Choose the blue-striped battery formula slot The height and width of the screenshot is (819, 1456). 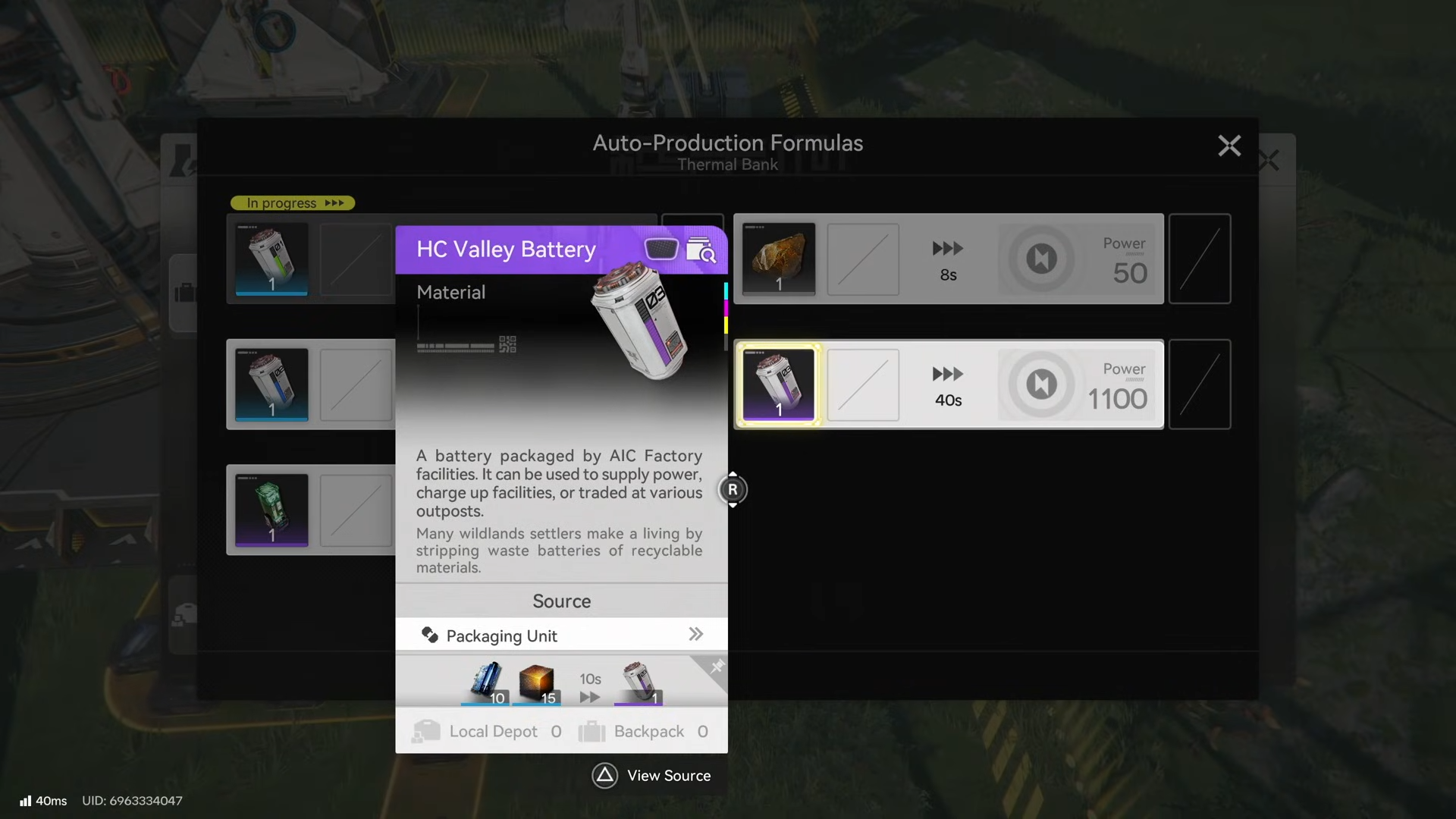point(271,384)
